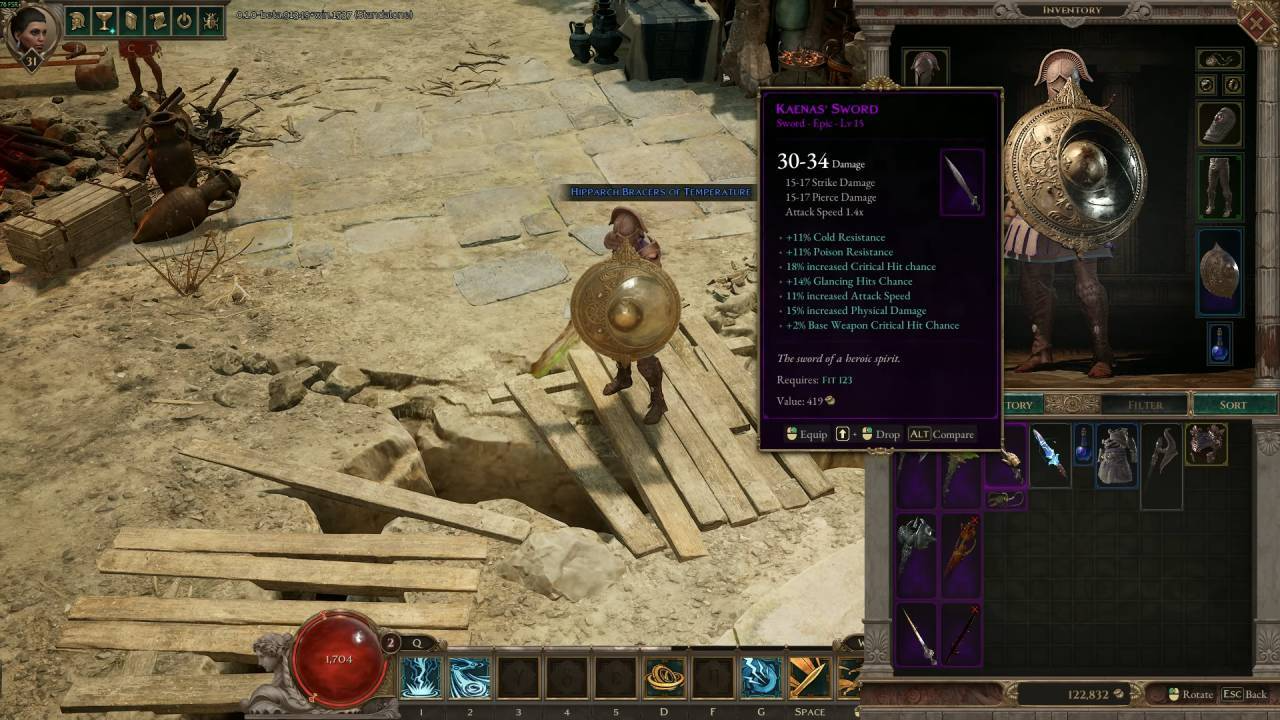The height and width of the screenshot is (720, 1280).
Task: Select the spiked mace in inventory
Action: tap(915, 541)
